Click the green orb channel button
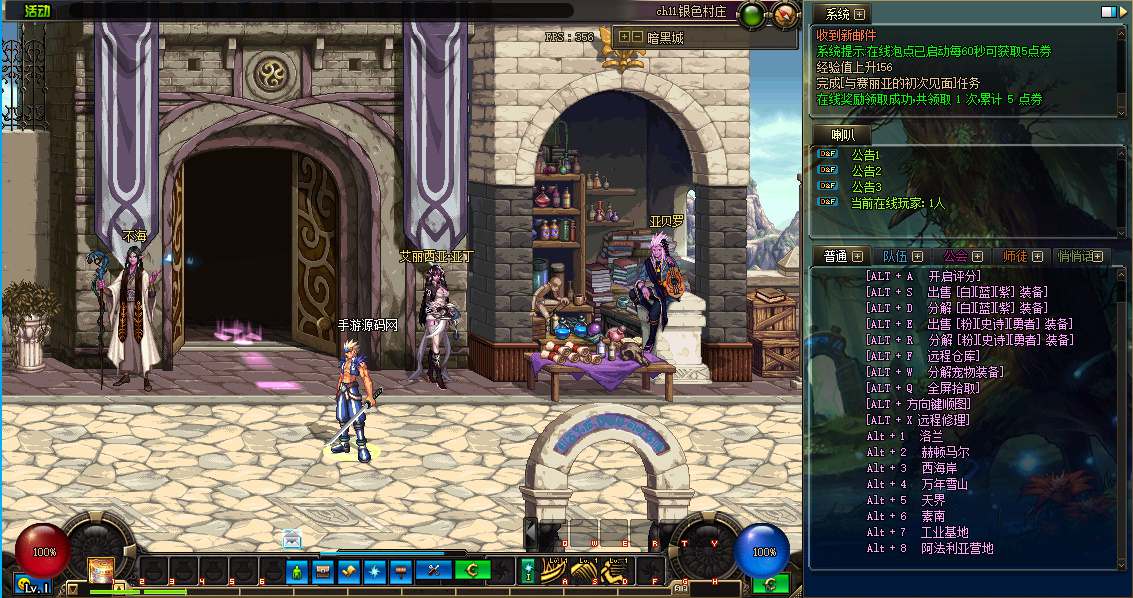This screenshot has width=1133, height=598. (753, 14)
